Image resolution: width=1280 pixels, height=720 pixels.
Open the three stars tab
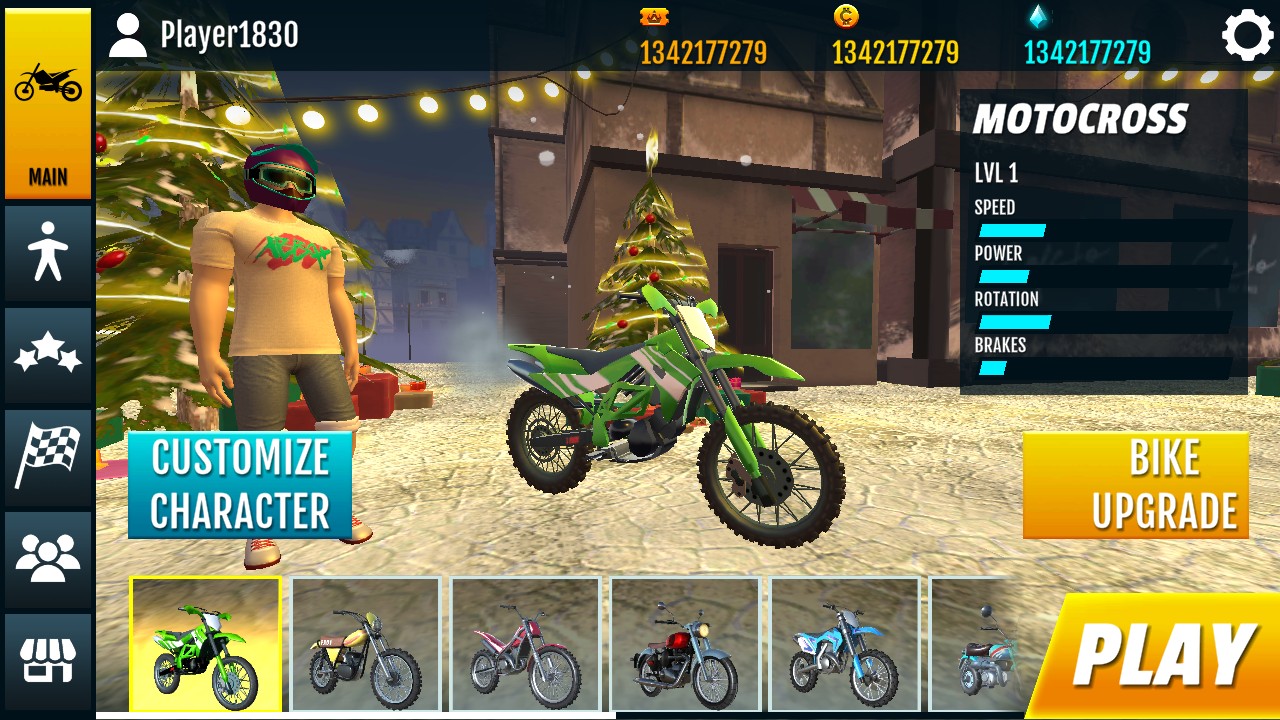[x=48, y=355]
